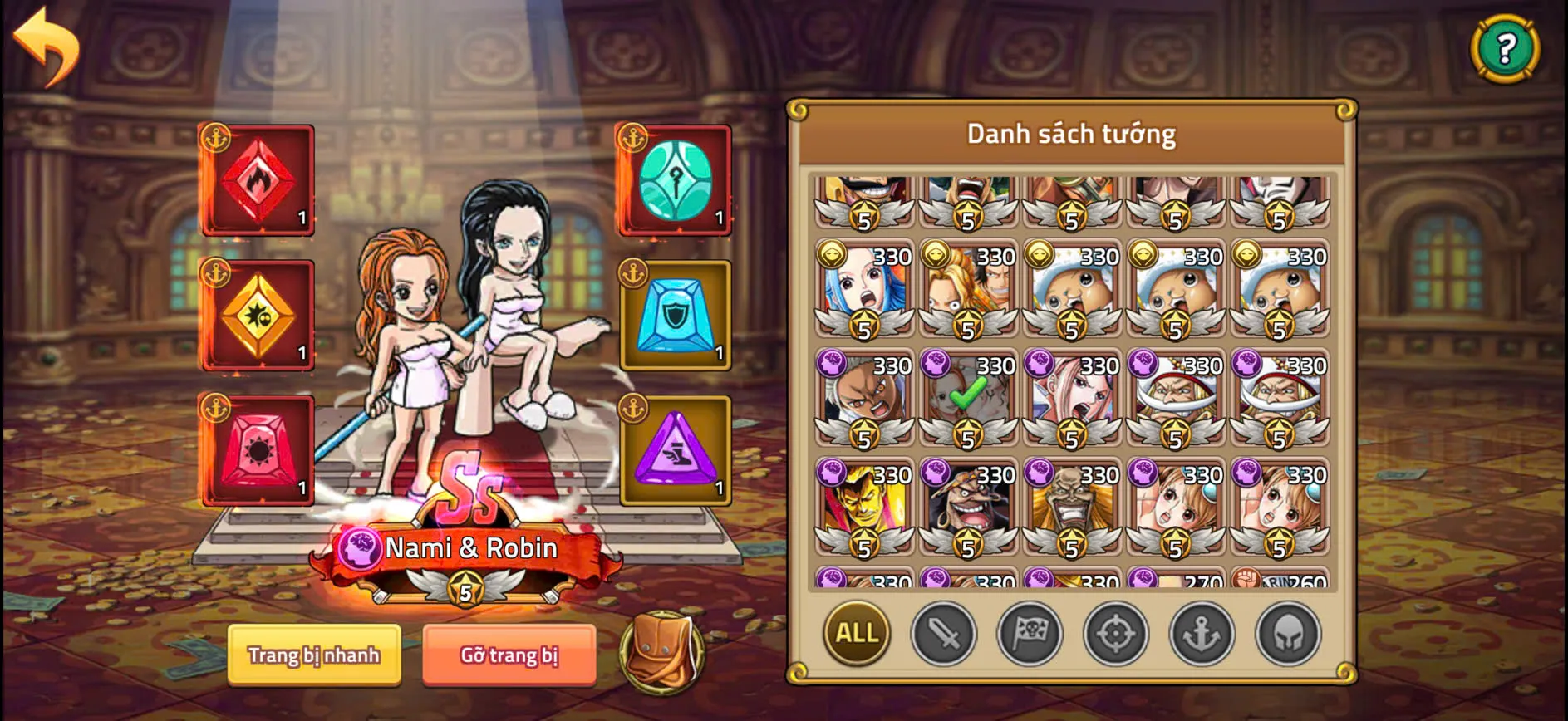Click the Gỡ trang bị button
This screenshot has height=721, width=1568.
point(509,655)
